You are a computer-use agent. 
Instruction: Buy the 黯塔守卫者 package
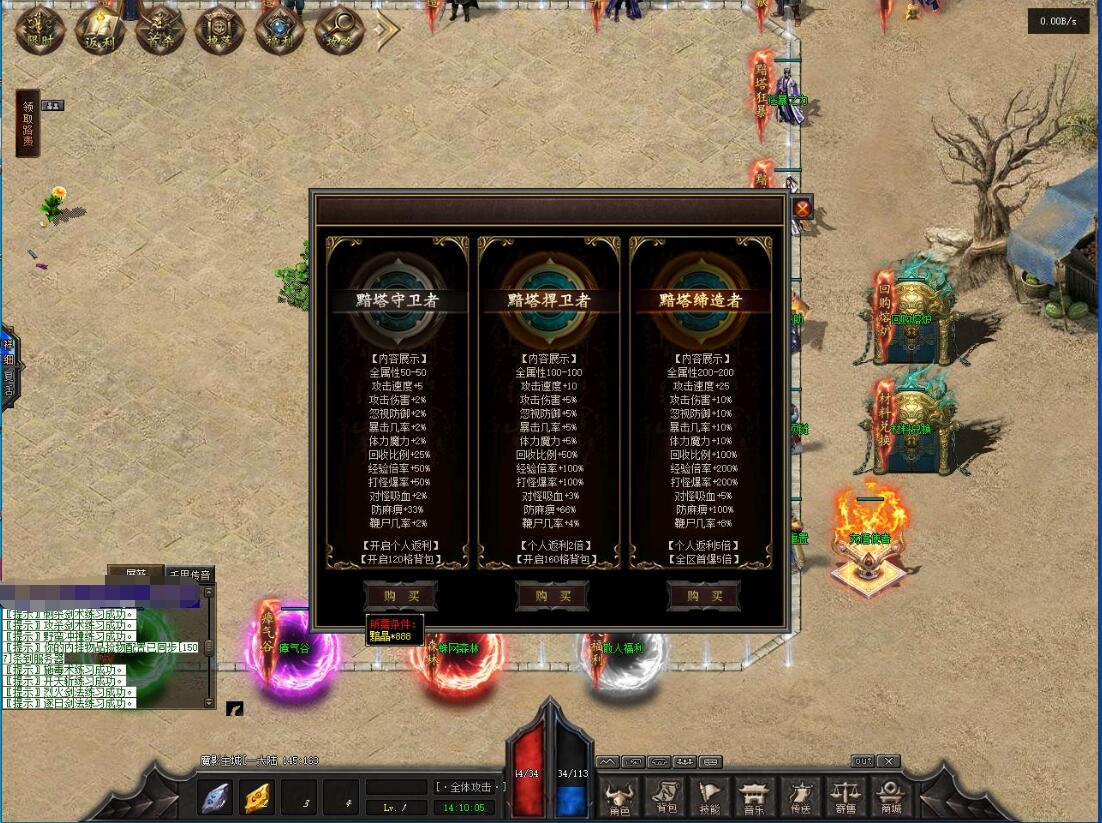tap(400, 596)
